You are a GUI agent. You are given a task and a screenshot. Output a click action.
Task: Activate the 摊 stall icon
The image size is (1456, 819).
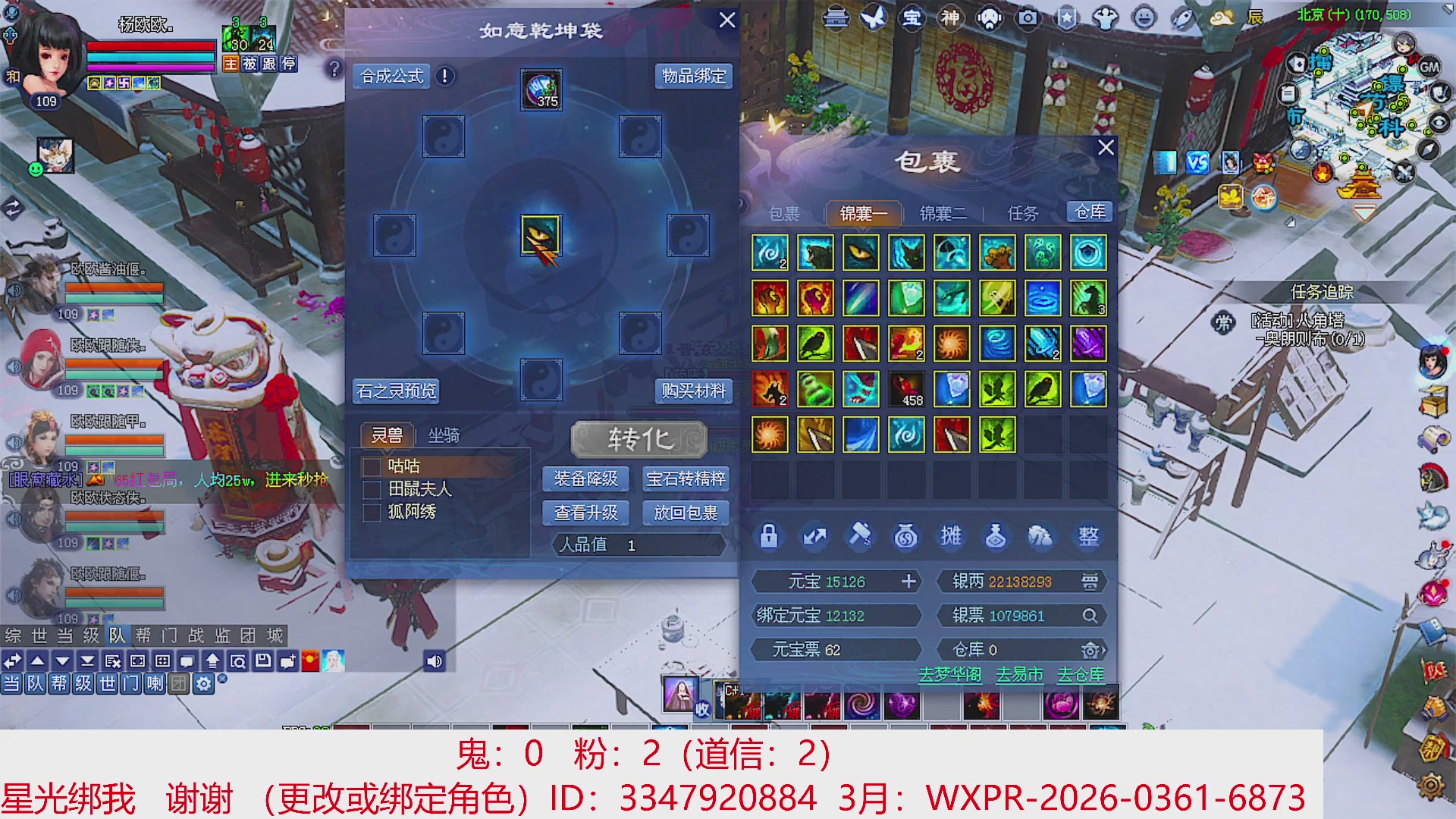coord(950,536)
